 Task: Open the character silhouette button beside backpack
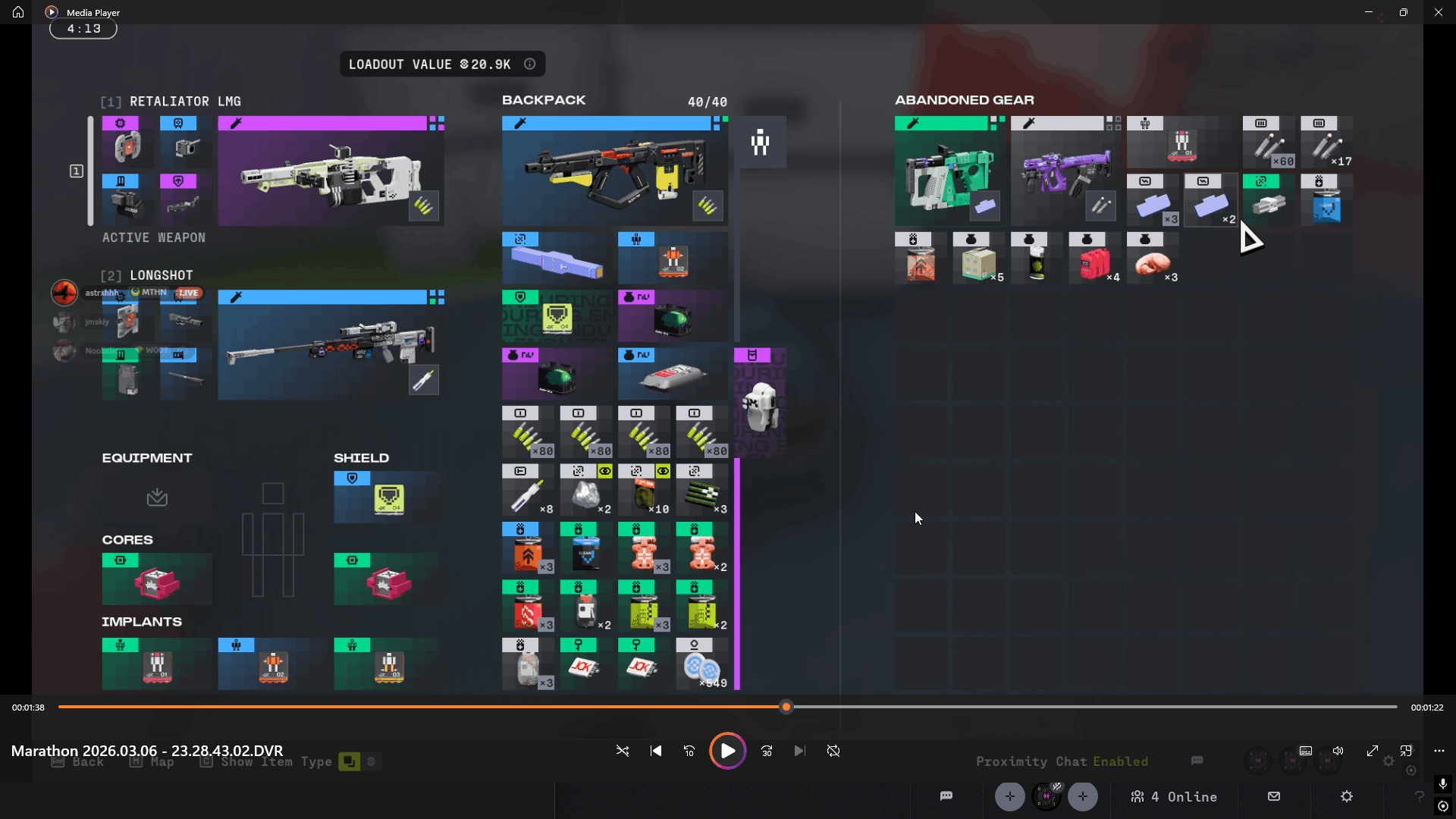tap(760, 142)
